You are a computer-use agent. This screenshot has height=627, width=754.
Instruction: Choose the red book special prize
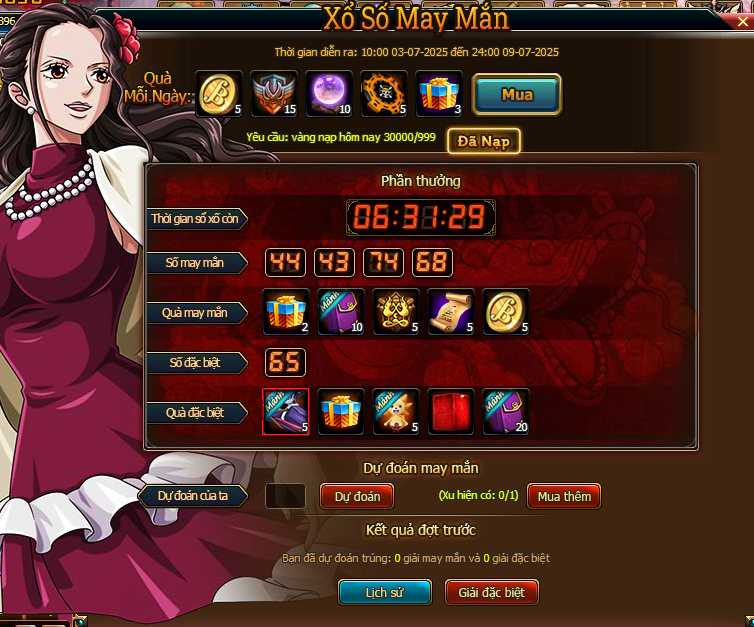451,412
